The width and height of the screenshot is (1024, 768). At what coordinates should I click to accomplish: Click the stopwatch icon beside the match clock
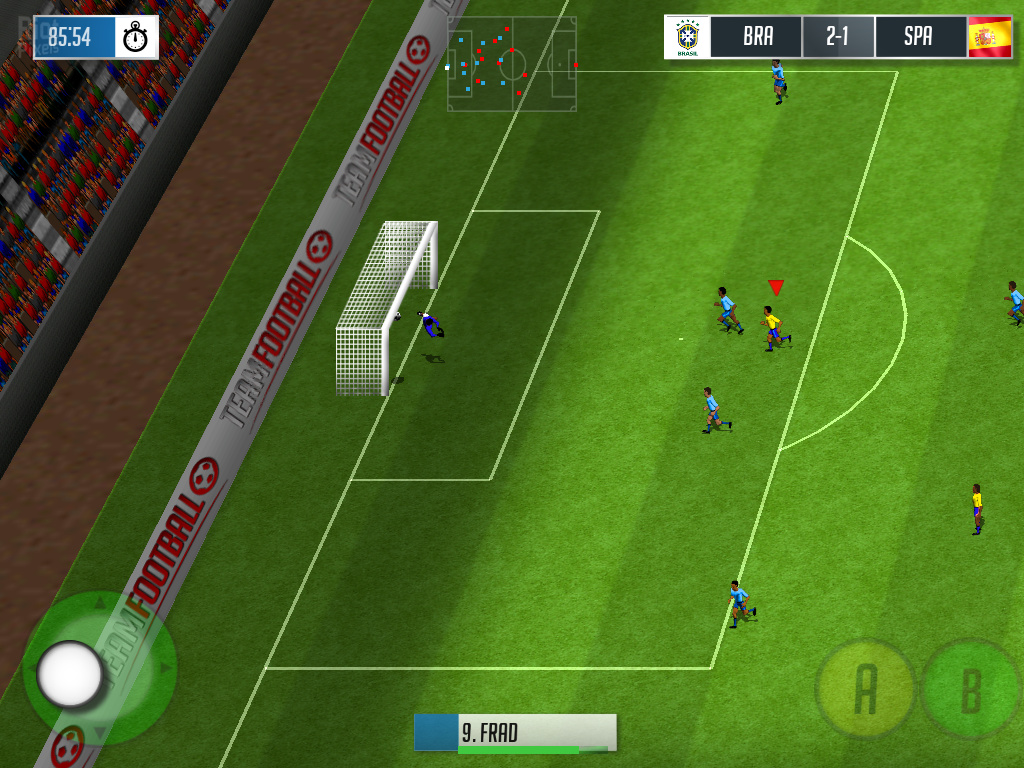[136, 38]
